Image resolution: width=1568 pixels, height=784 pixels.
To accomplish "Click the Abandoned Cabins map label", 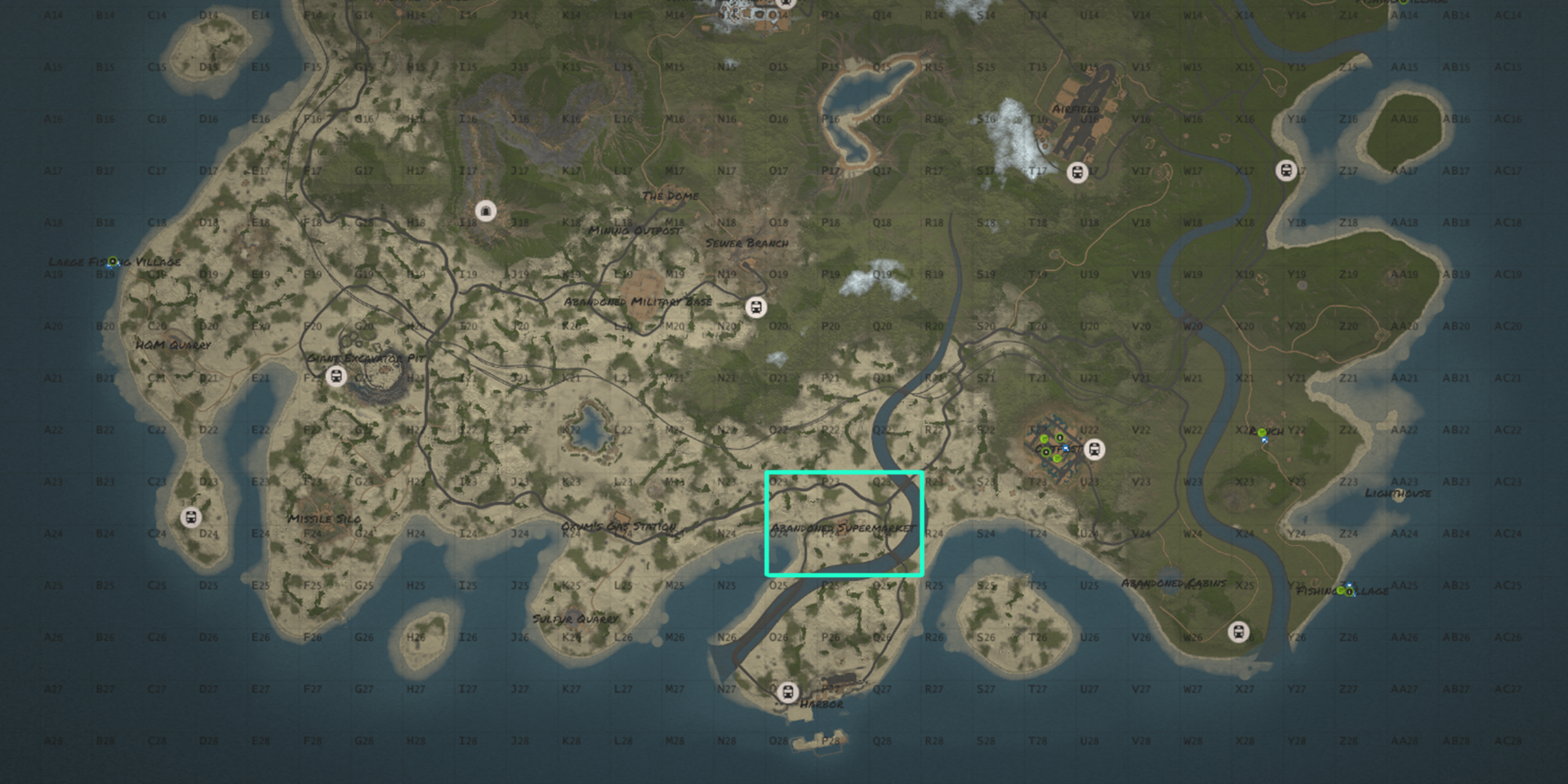I will pos(1174,583).
